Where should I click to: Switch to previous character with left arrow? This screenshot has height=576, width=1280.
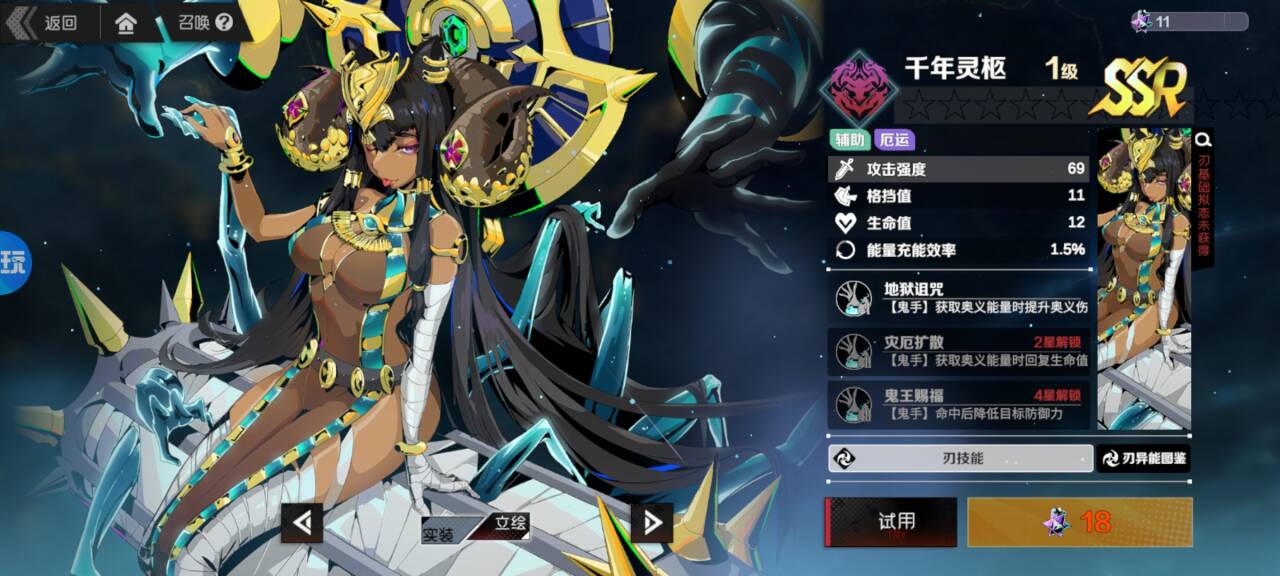pos(302,521)
